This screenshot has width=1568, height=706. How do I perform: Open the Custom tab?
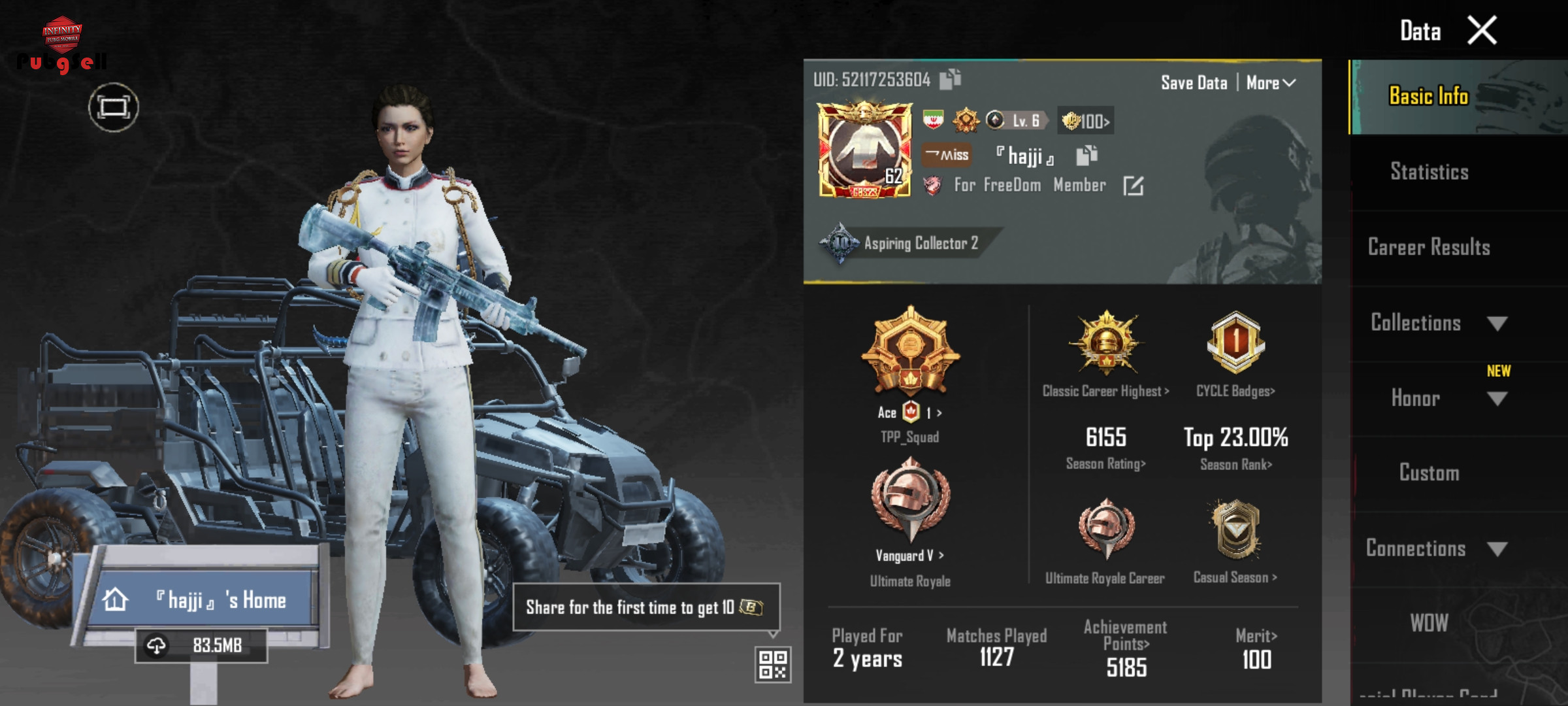click(x=1429, y=473)
